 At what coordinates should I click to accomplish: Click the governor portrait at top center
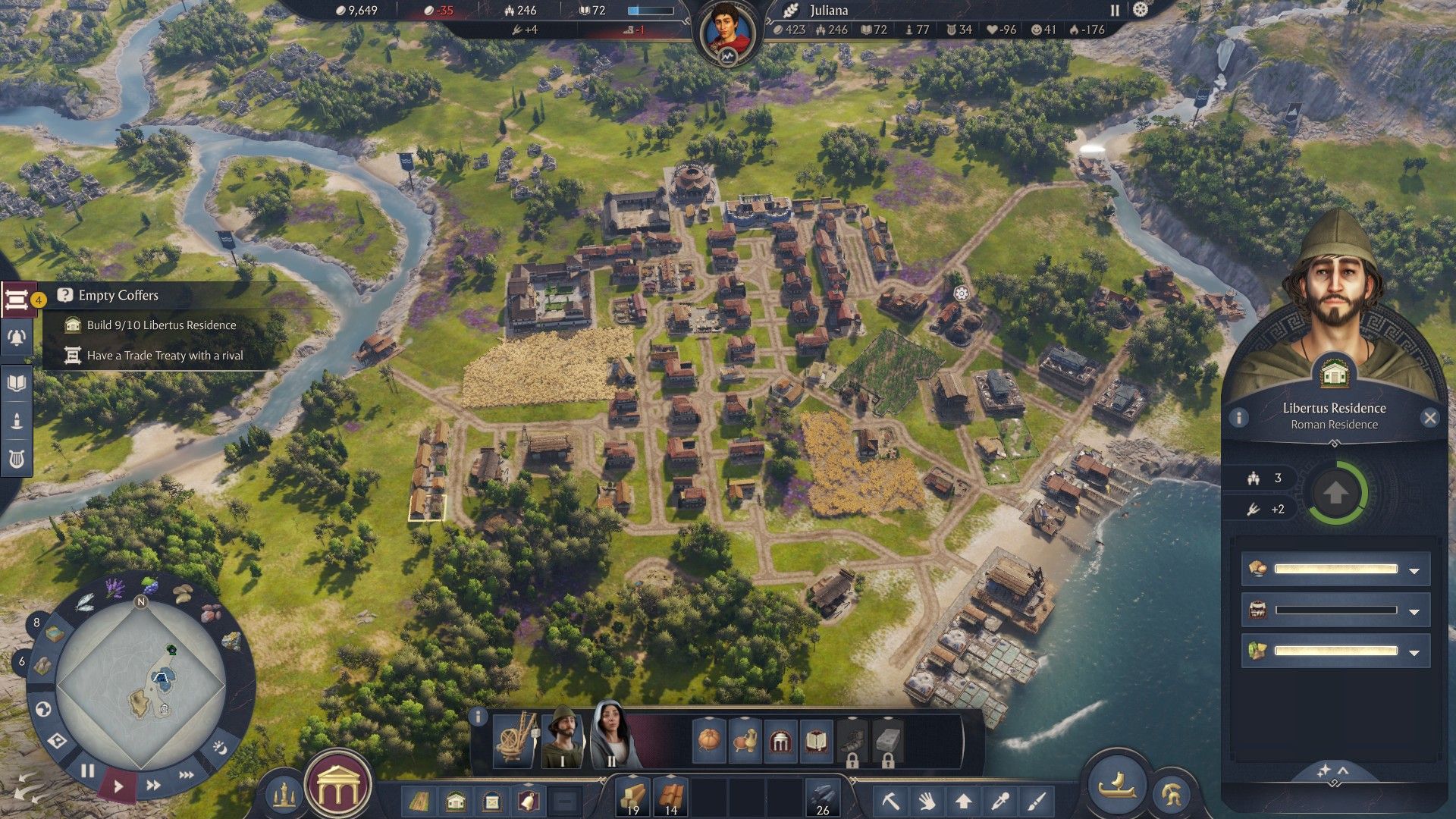[x=727, y=33]
